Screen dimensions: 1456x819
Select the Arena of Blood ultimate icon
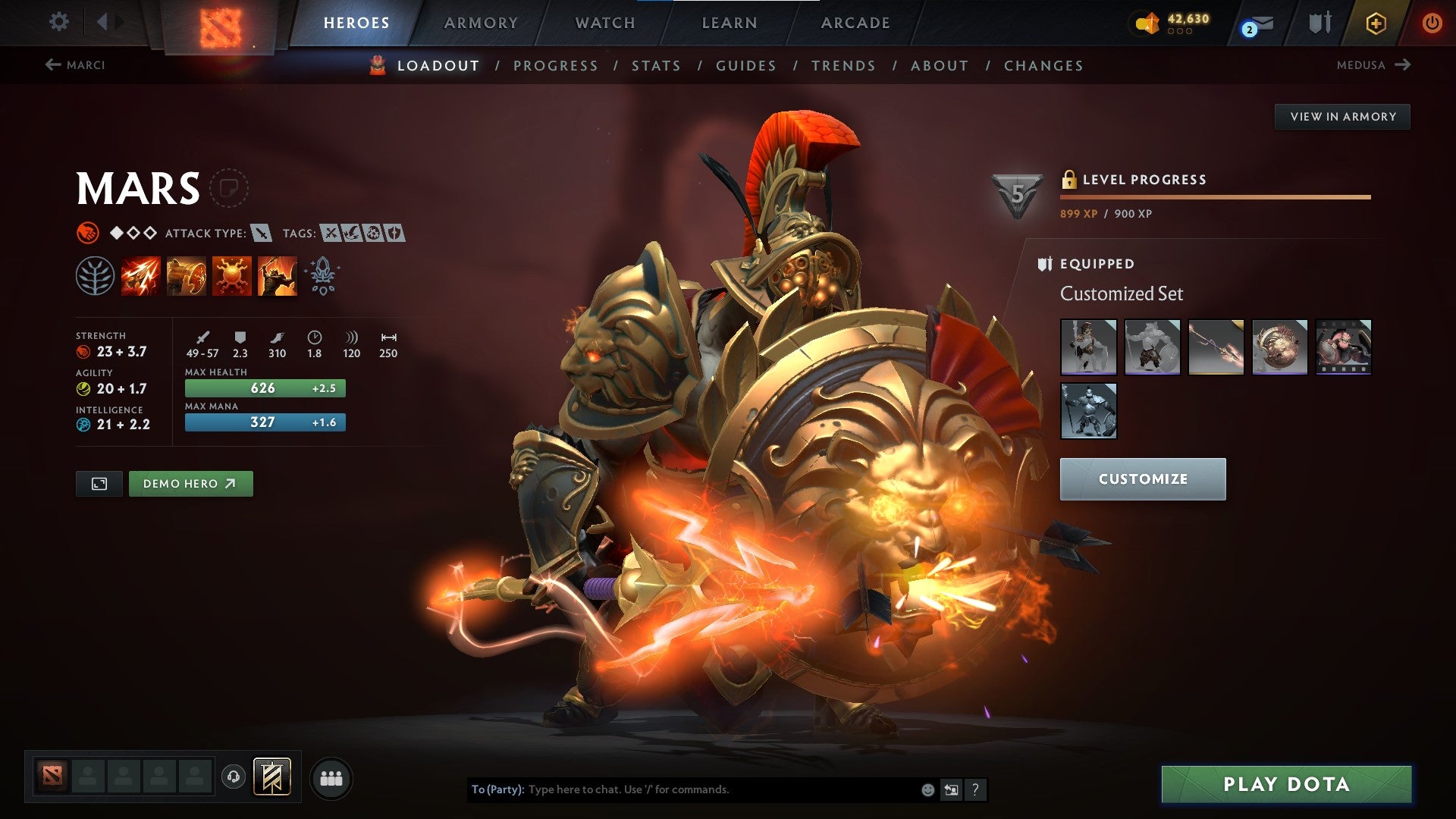tap(277, 275)
